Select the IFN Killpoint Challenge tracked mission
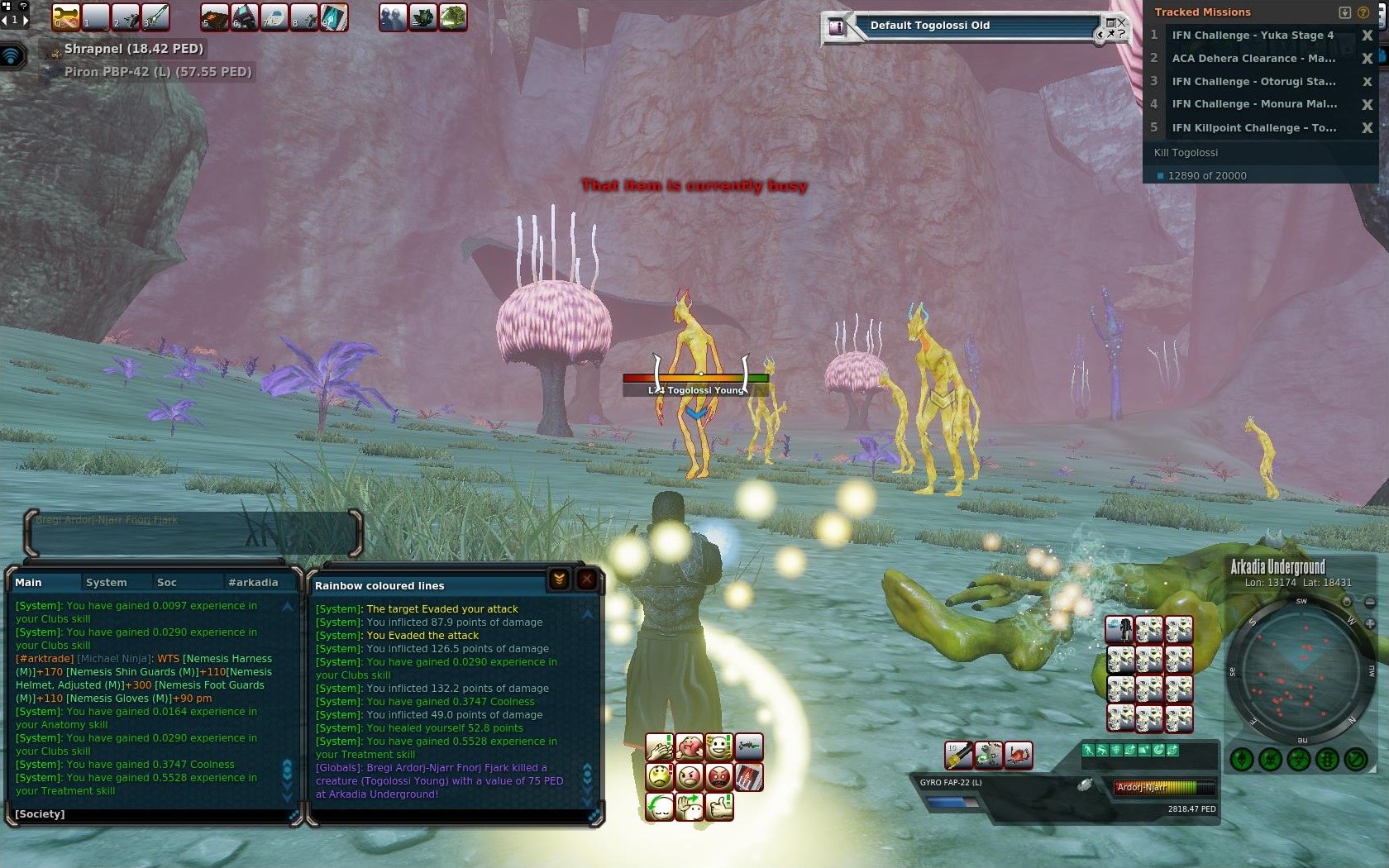The width and height of the screenshot is (1389, 868). [x=1253, y=128]
